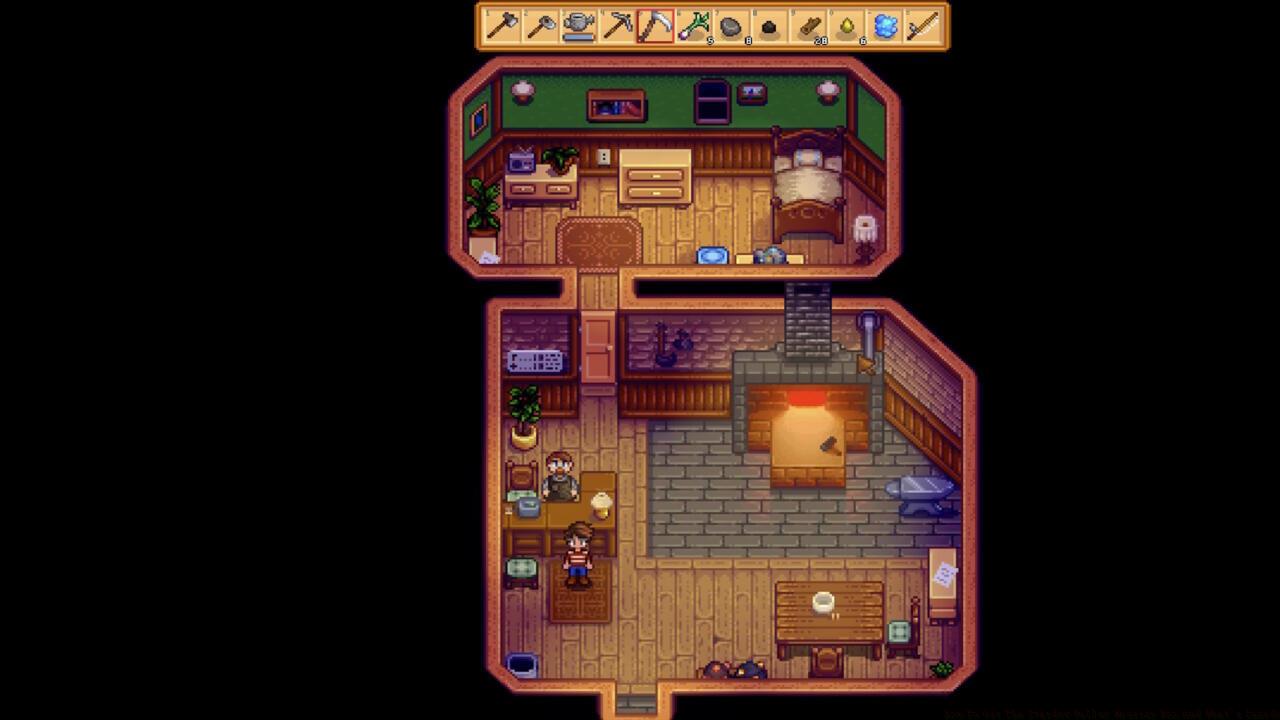Equip the watering can
Image resolution: width=1280 pixels, height=720 pixels.
pyautogui.click(x=579, y=29)
